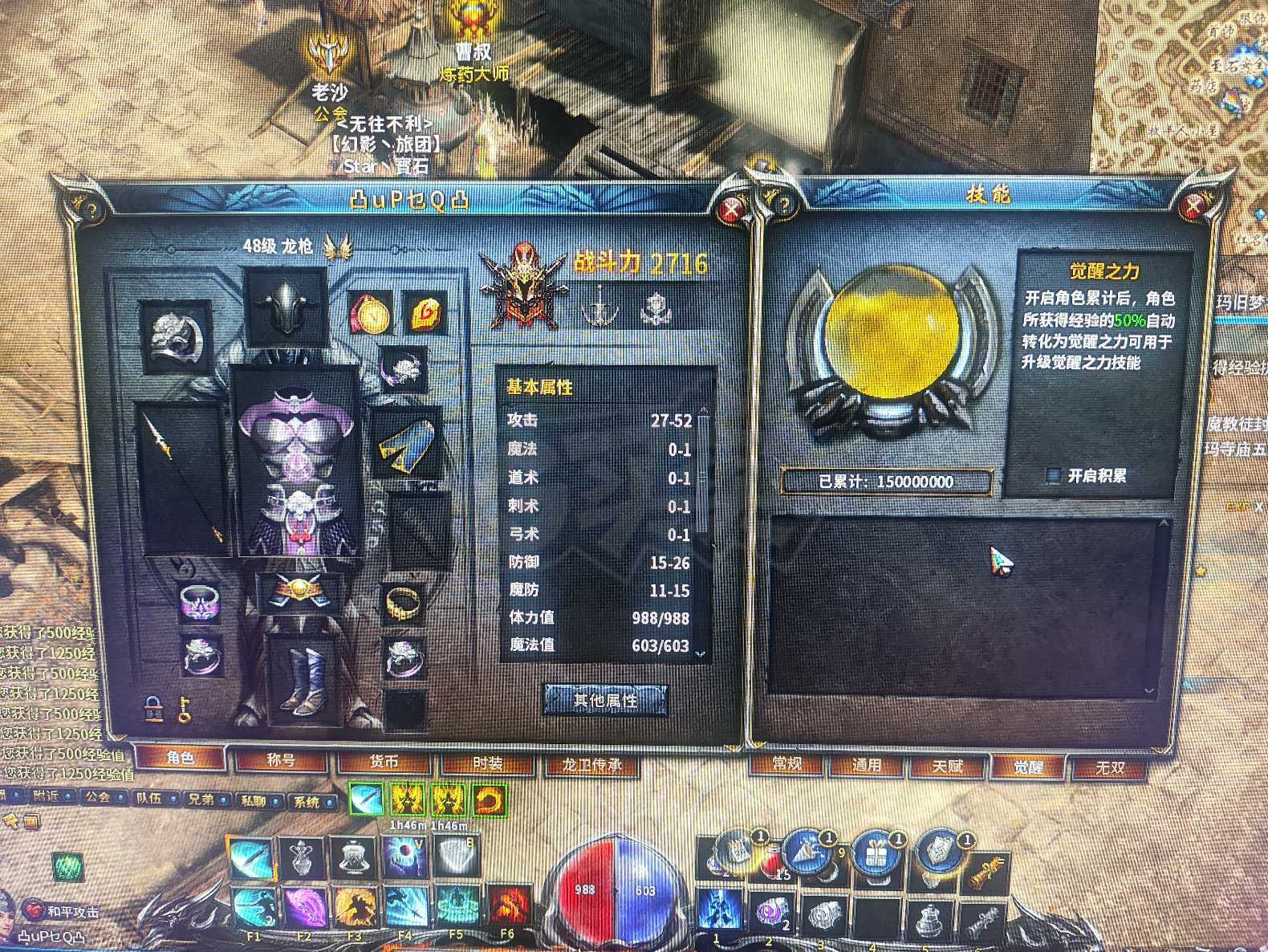Select the 时装 tab
Screen dimensions: 1268x952
tap(487, 762)
